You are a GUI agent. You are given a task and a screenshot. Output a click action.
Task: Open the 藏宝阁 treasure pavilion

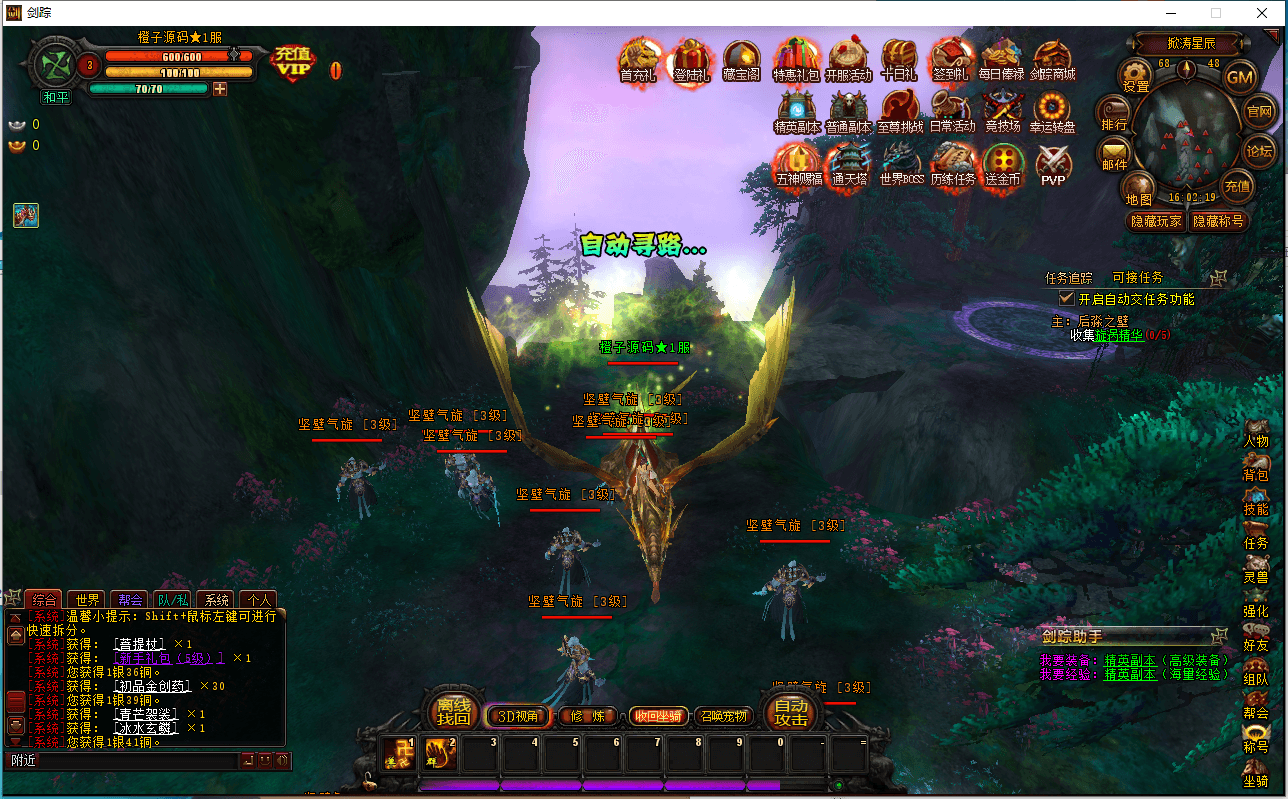click(742, 61)
